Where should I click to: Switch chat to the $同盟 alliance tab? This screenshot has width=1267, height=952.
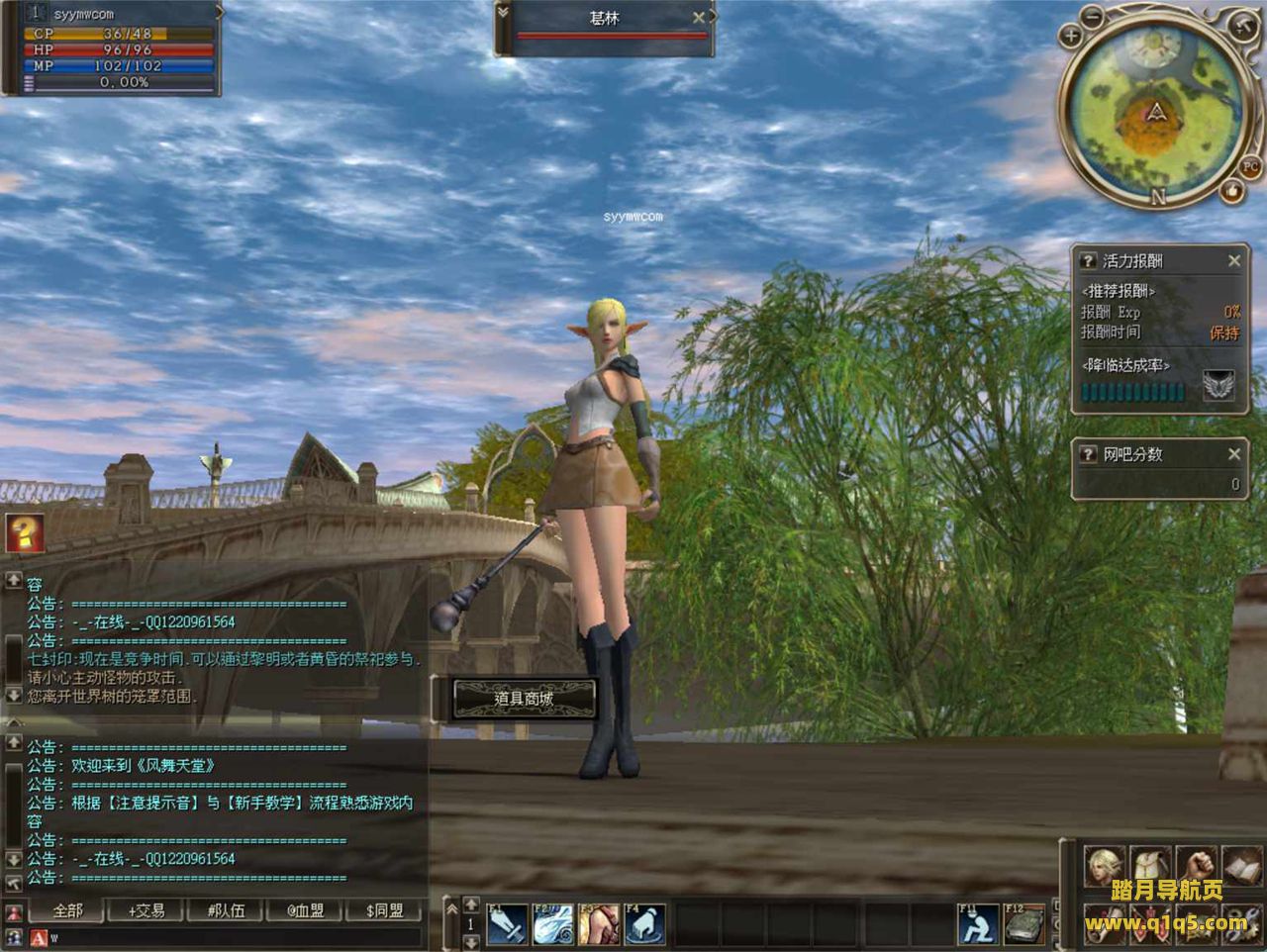[x=384, y=910]
